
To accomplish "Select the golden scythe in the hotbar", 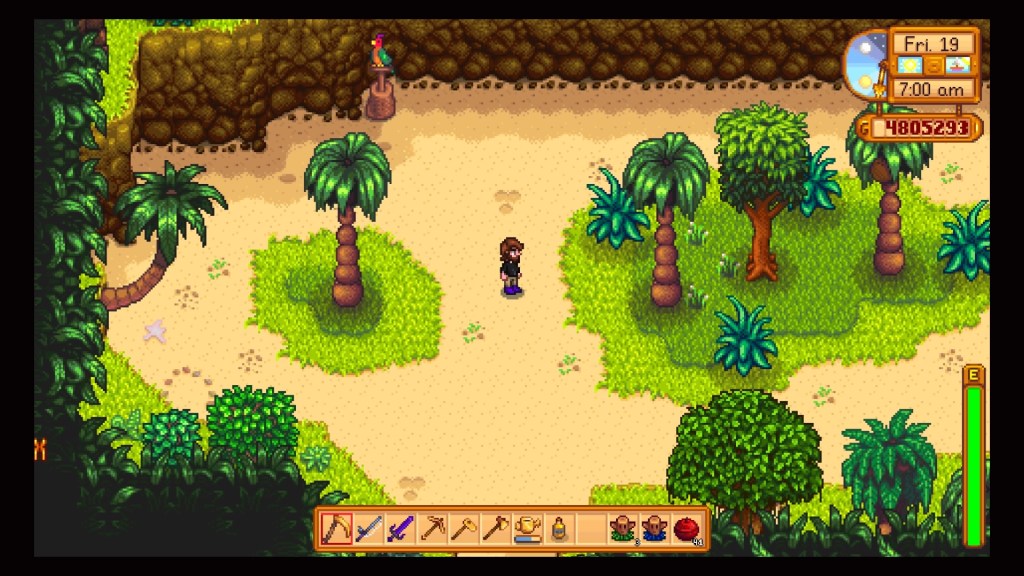I will click(x=337, y=528).
